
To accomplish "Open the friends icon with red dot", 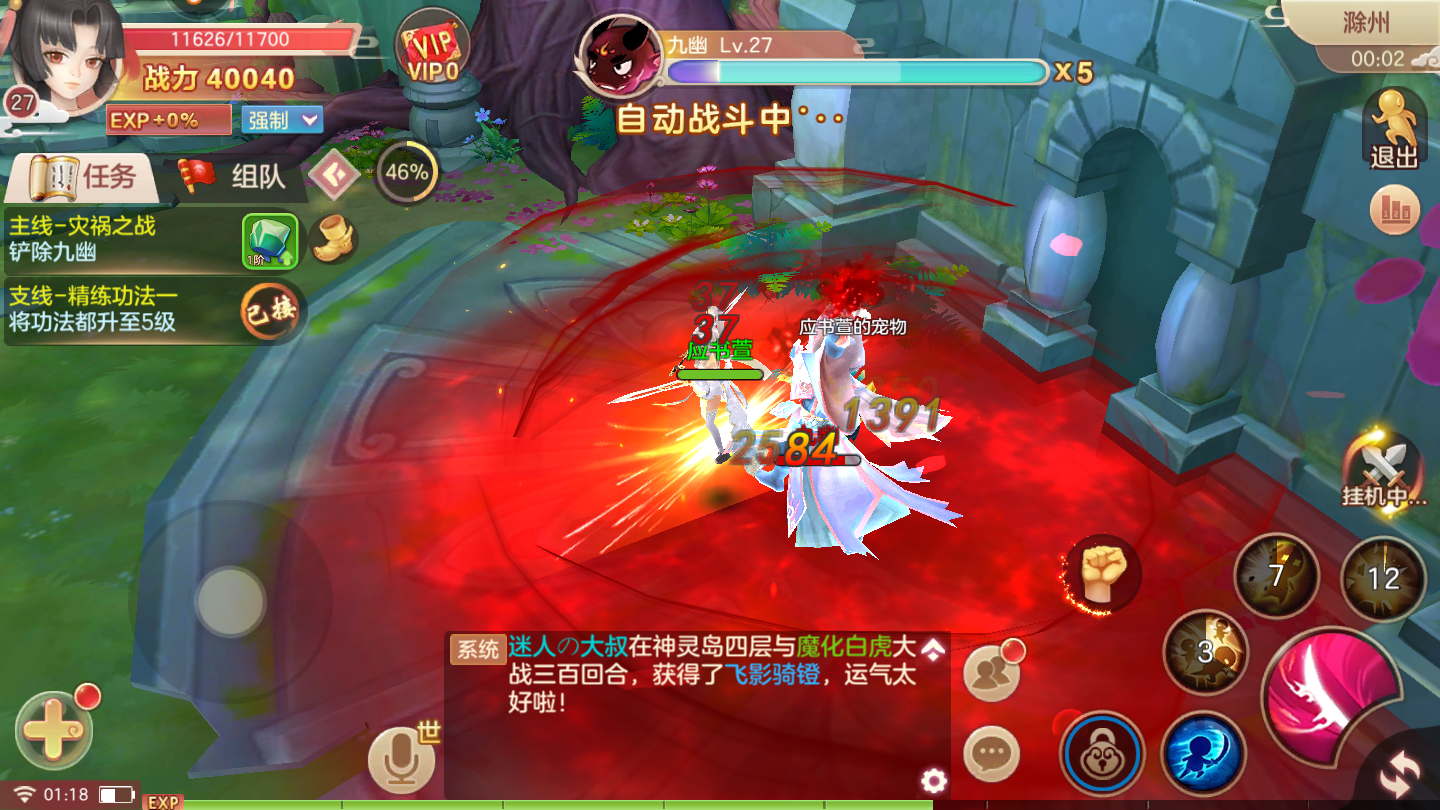I will [x=992, y=672].
